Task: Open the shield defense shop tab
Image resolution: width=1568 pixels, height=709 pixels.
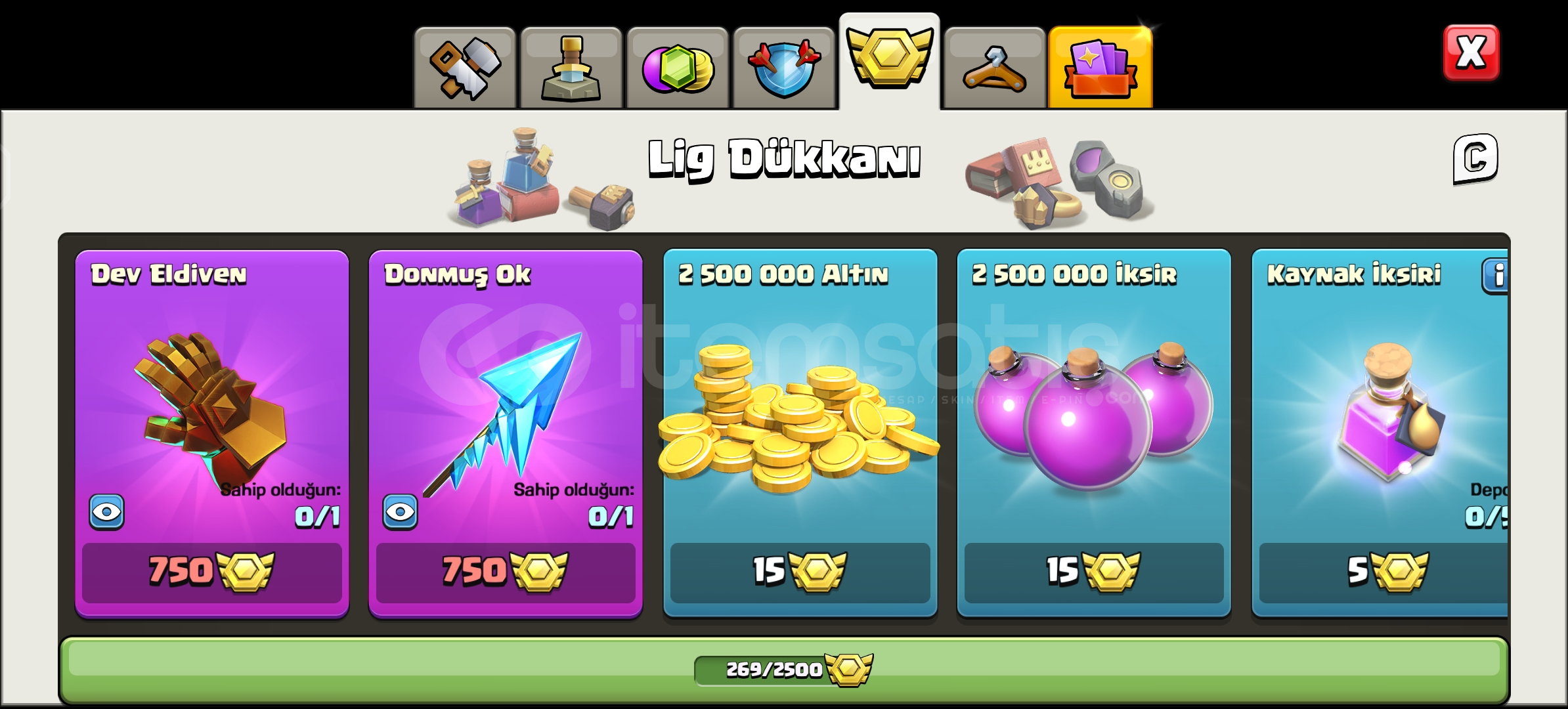Action: point(785,62)
